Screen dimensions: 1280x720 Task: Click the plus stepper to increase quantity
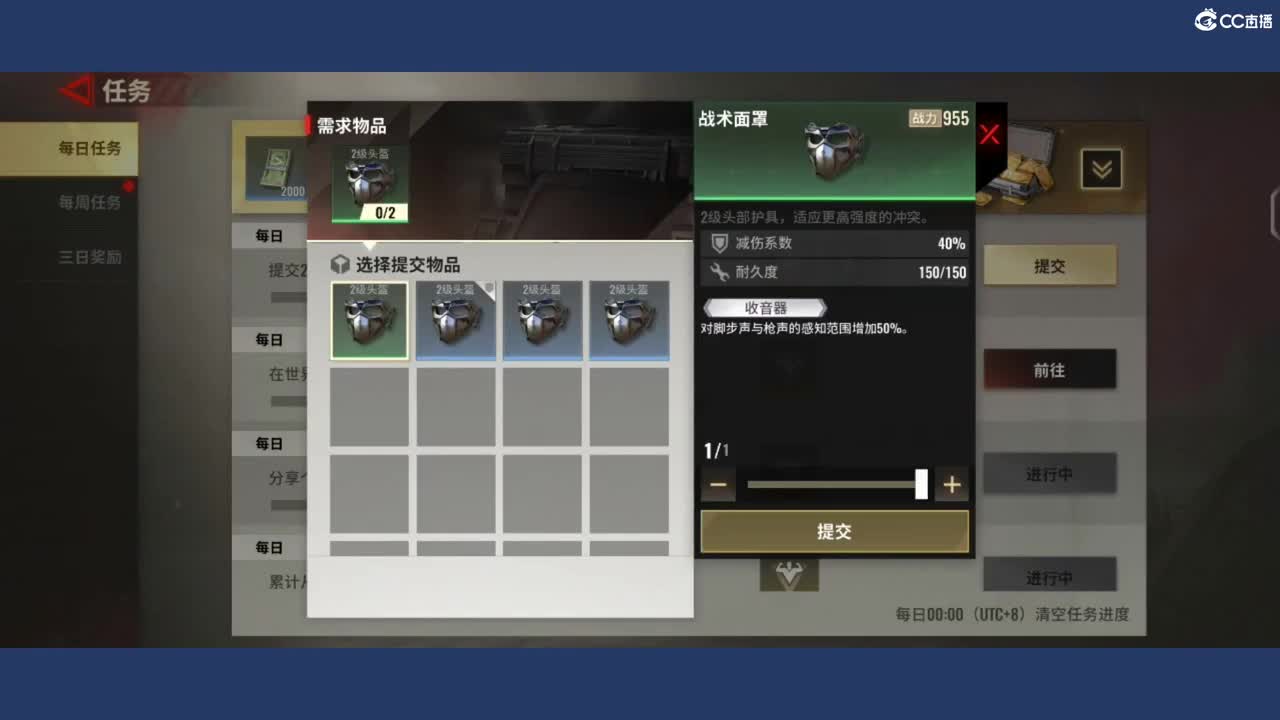[951, 484]
